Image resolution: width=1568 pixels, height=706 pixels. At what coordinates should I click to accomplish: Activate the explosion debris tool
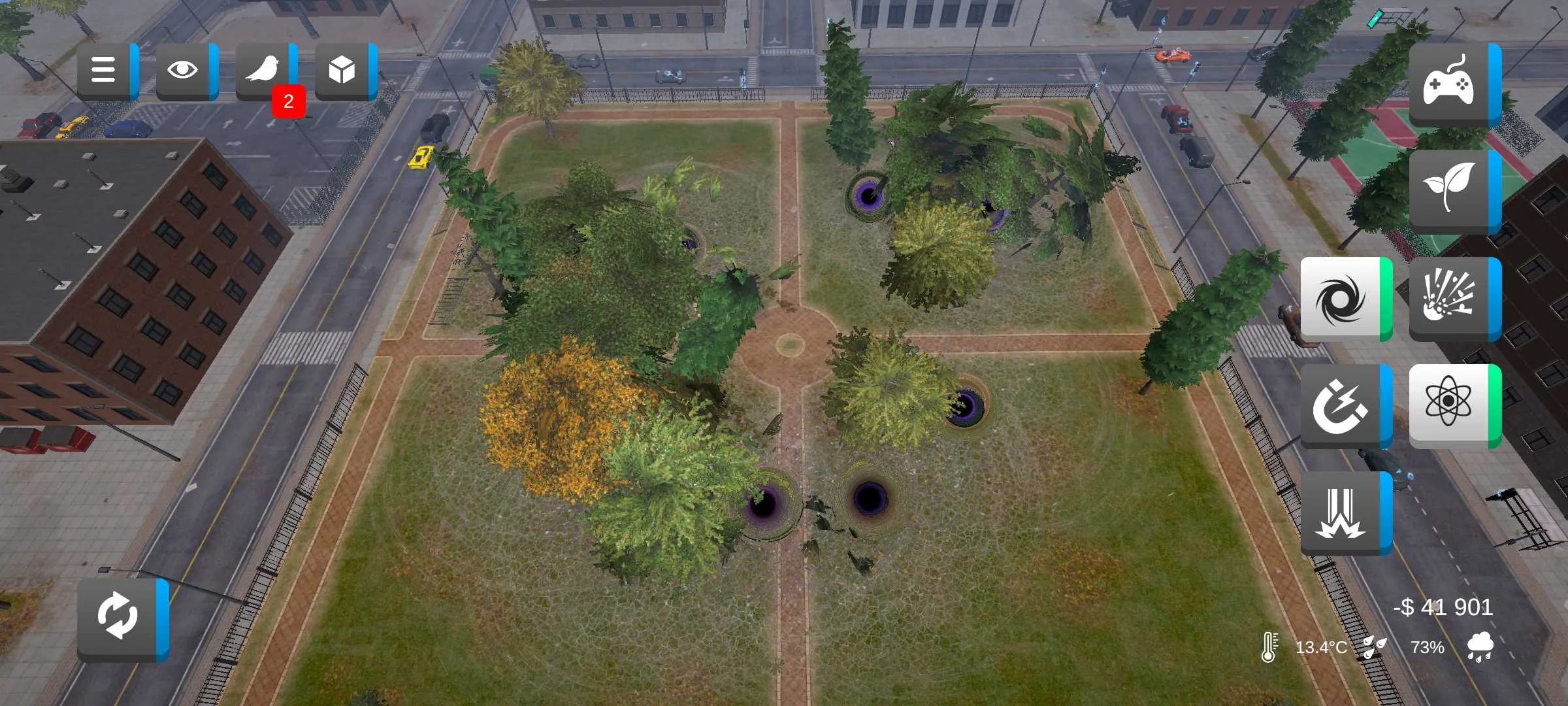click(1450, 298)
